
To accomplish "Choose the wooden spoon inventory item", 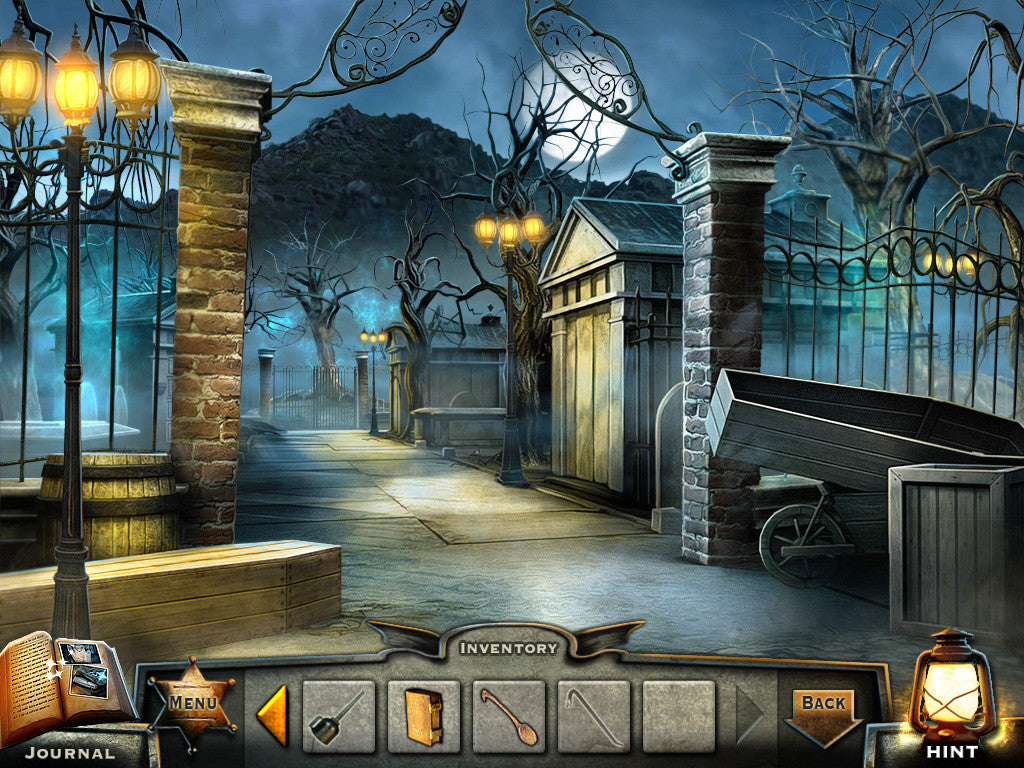I will pyautogui.click(x=509, y=716).
